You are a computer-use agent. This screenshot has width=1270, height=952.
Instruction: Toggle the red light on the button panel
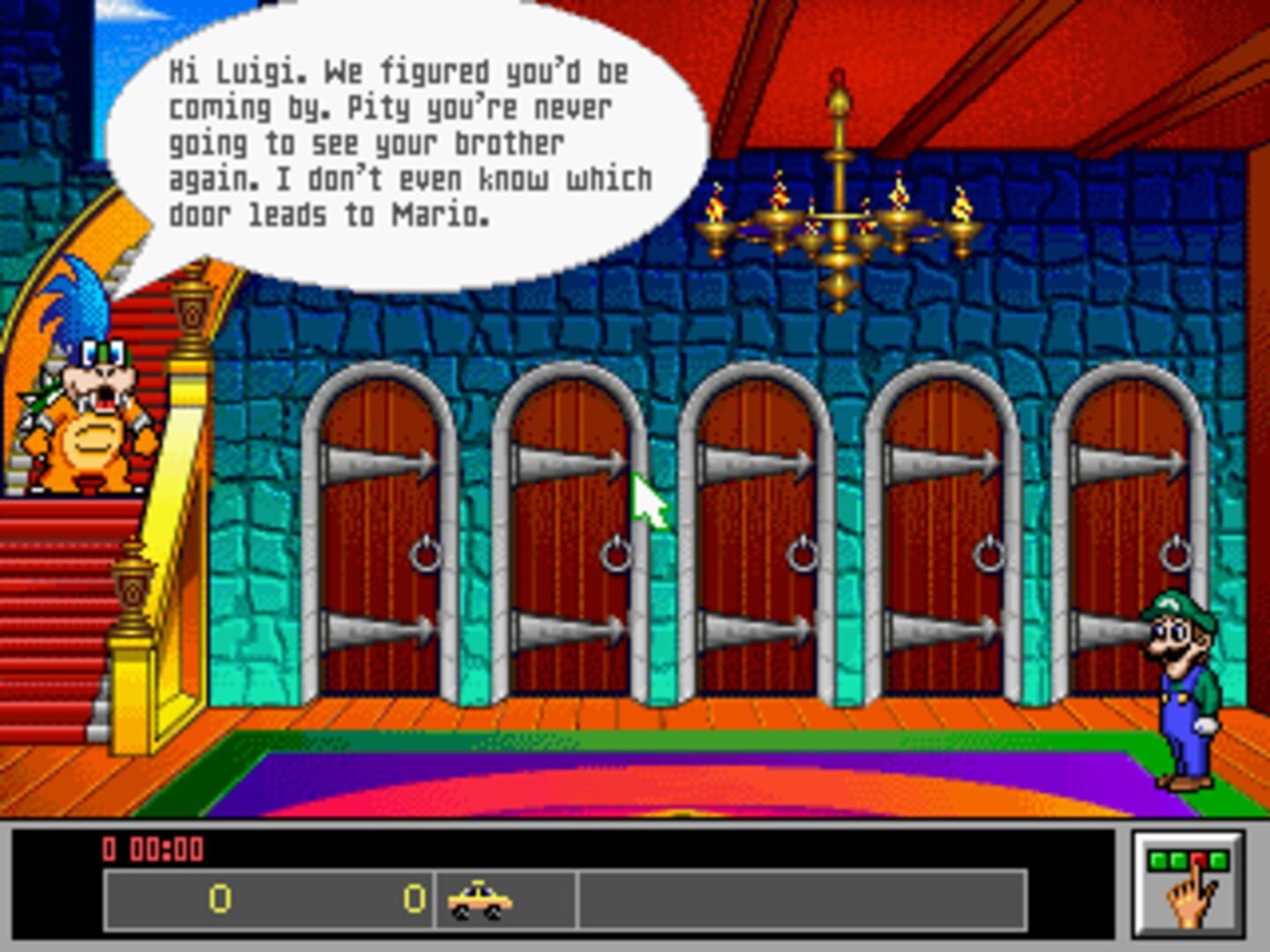point(1198,859)
